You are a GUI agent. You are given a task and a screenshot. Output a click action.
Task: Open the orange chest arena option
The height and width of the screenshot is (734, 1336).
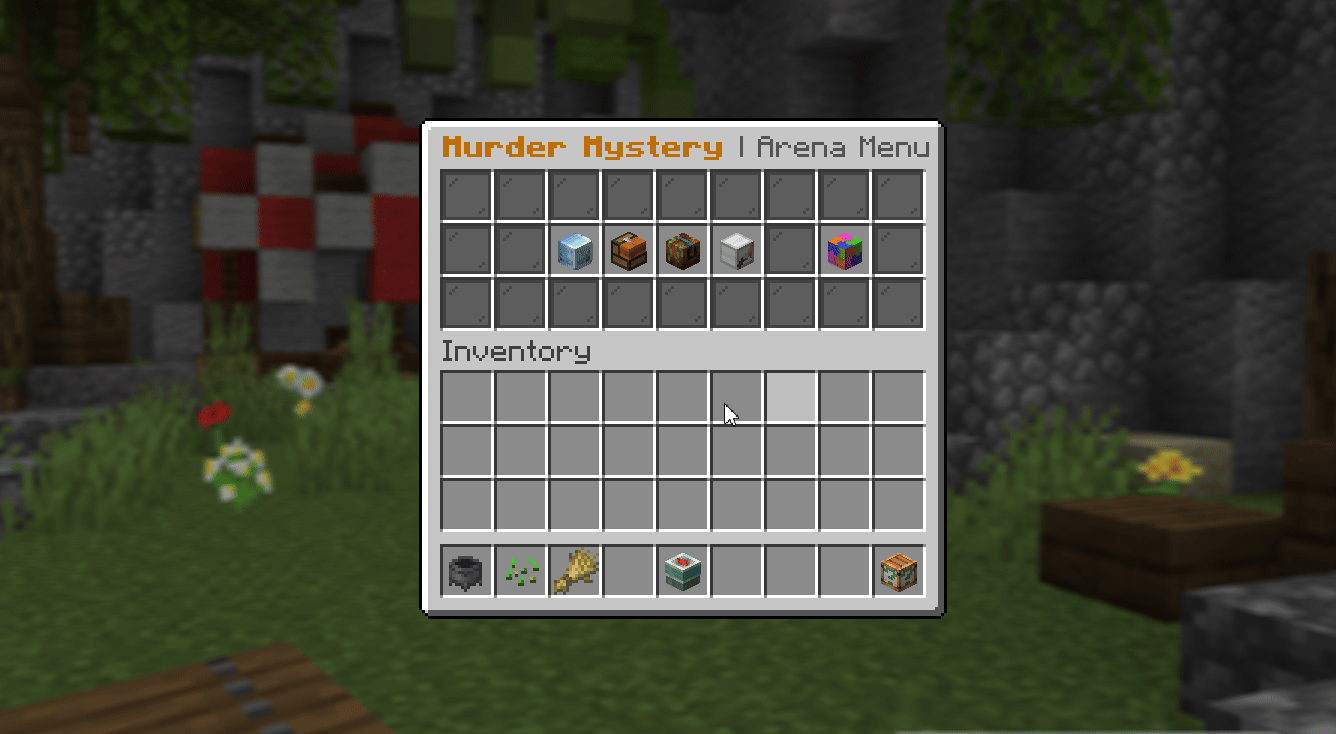click(x=628, y=250)
